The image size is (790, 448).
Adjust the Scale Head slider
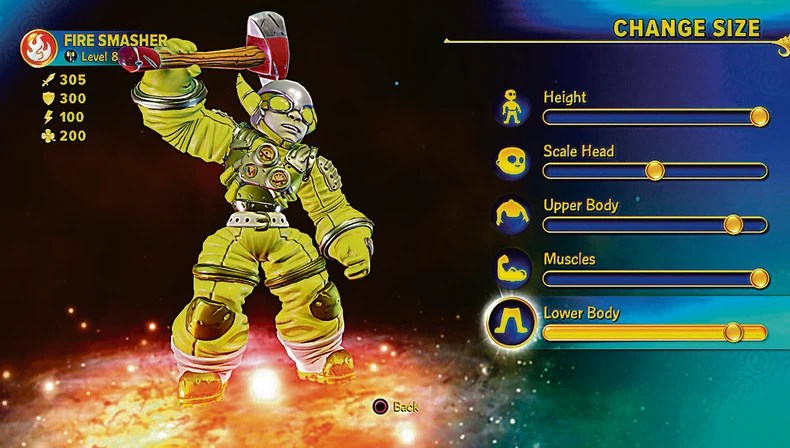[x=655, y=171]
